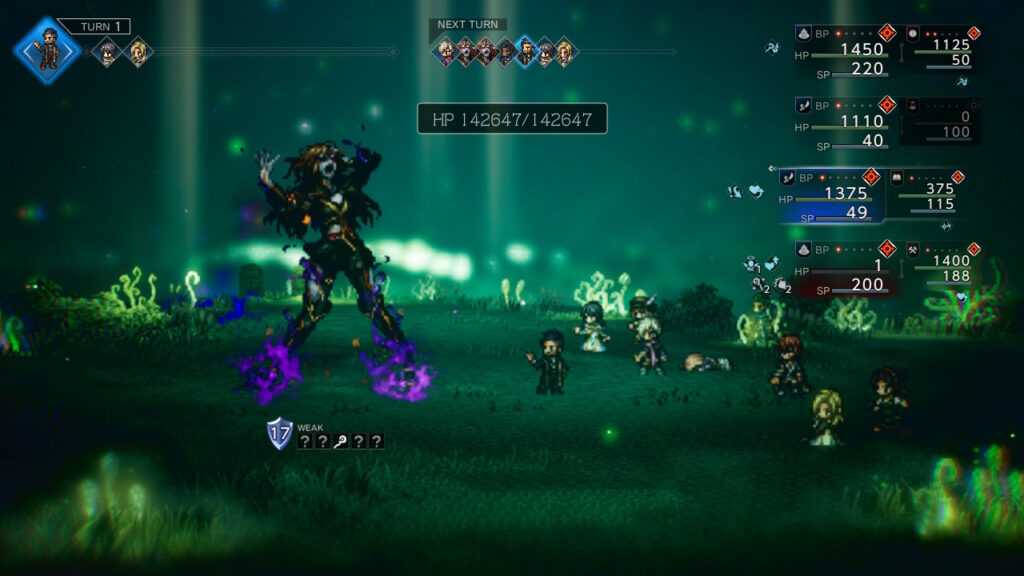This screenshot has width=1024, height=576.
Task: Select the blue-highlighted portrait in the Next Turn row
Action: click(525, 51)
